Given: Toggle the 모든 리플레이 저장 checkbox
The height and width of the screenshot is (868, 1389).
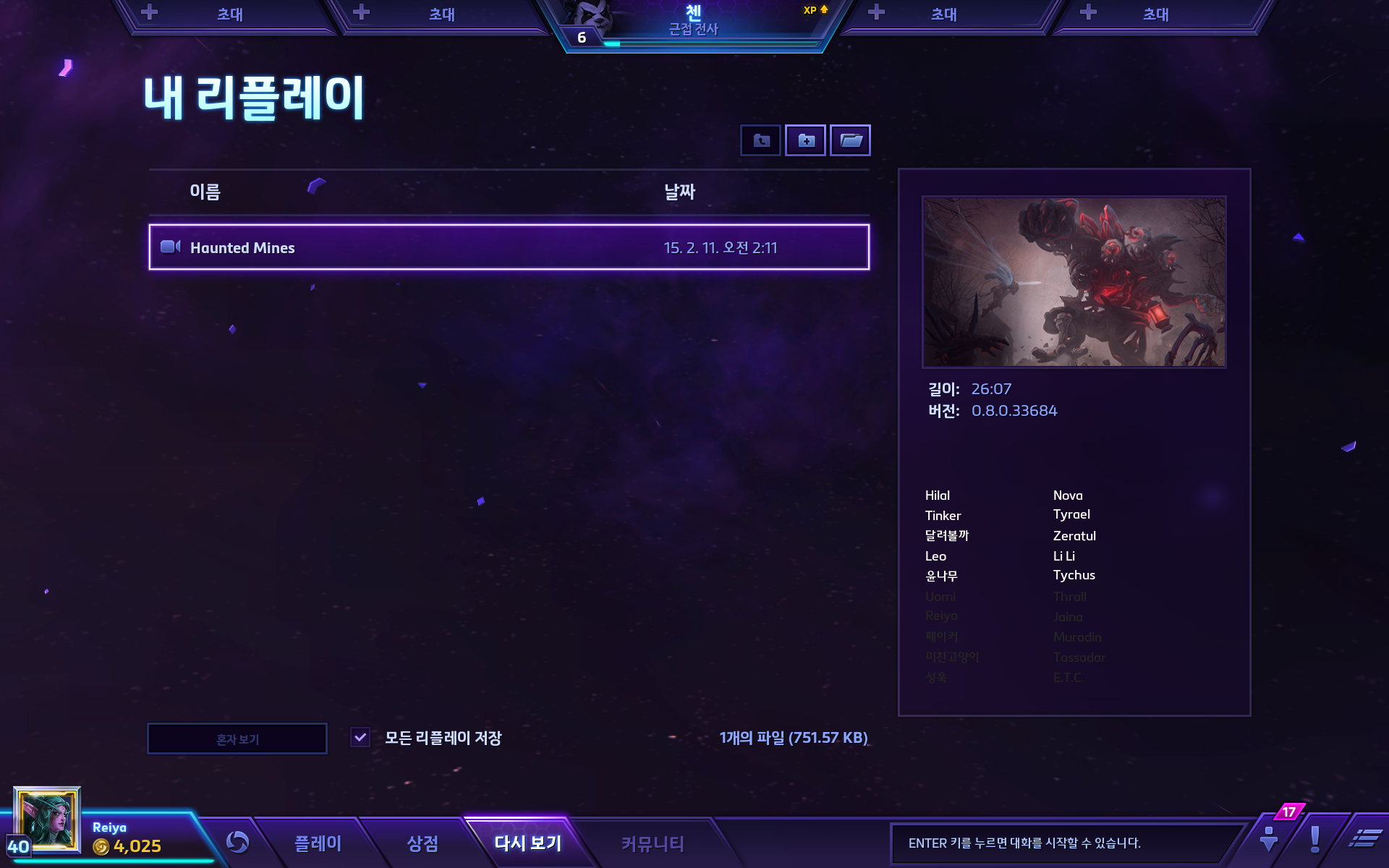Looking at the screenshot, I should coord(360,738).
